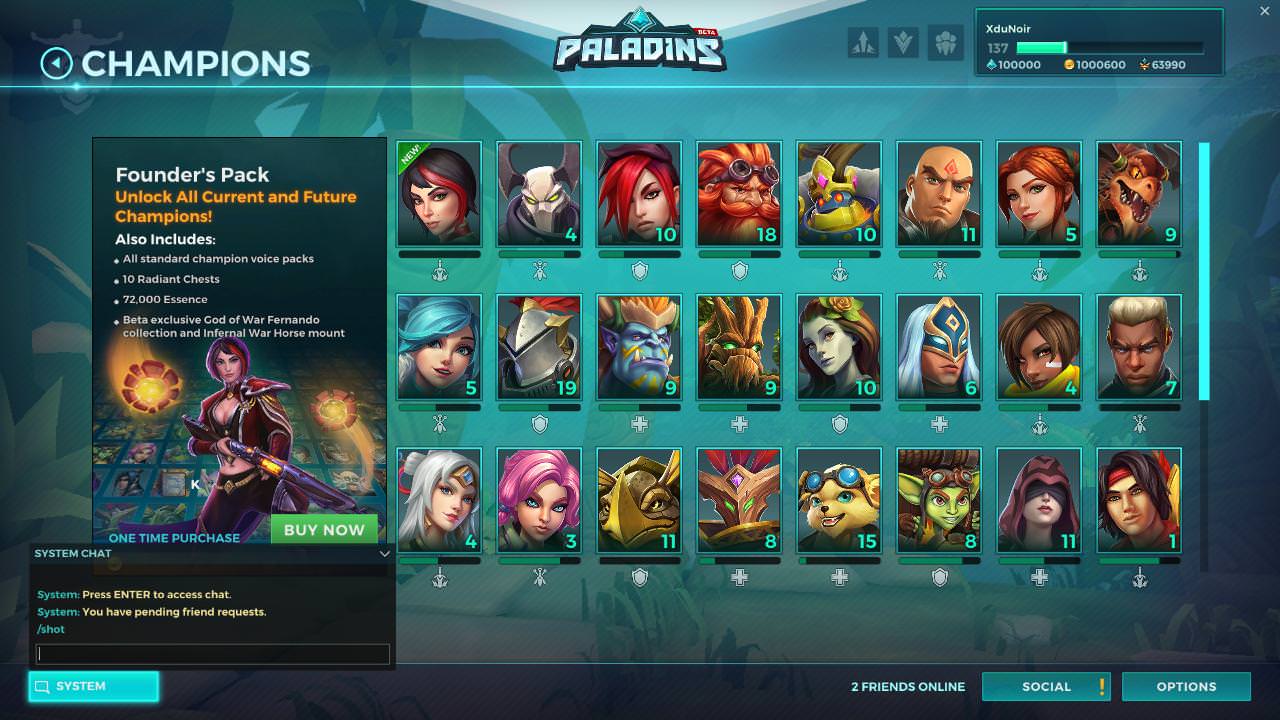Click the 2 FRIENDS ONLINE link

[908, 686]
